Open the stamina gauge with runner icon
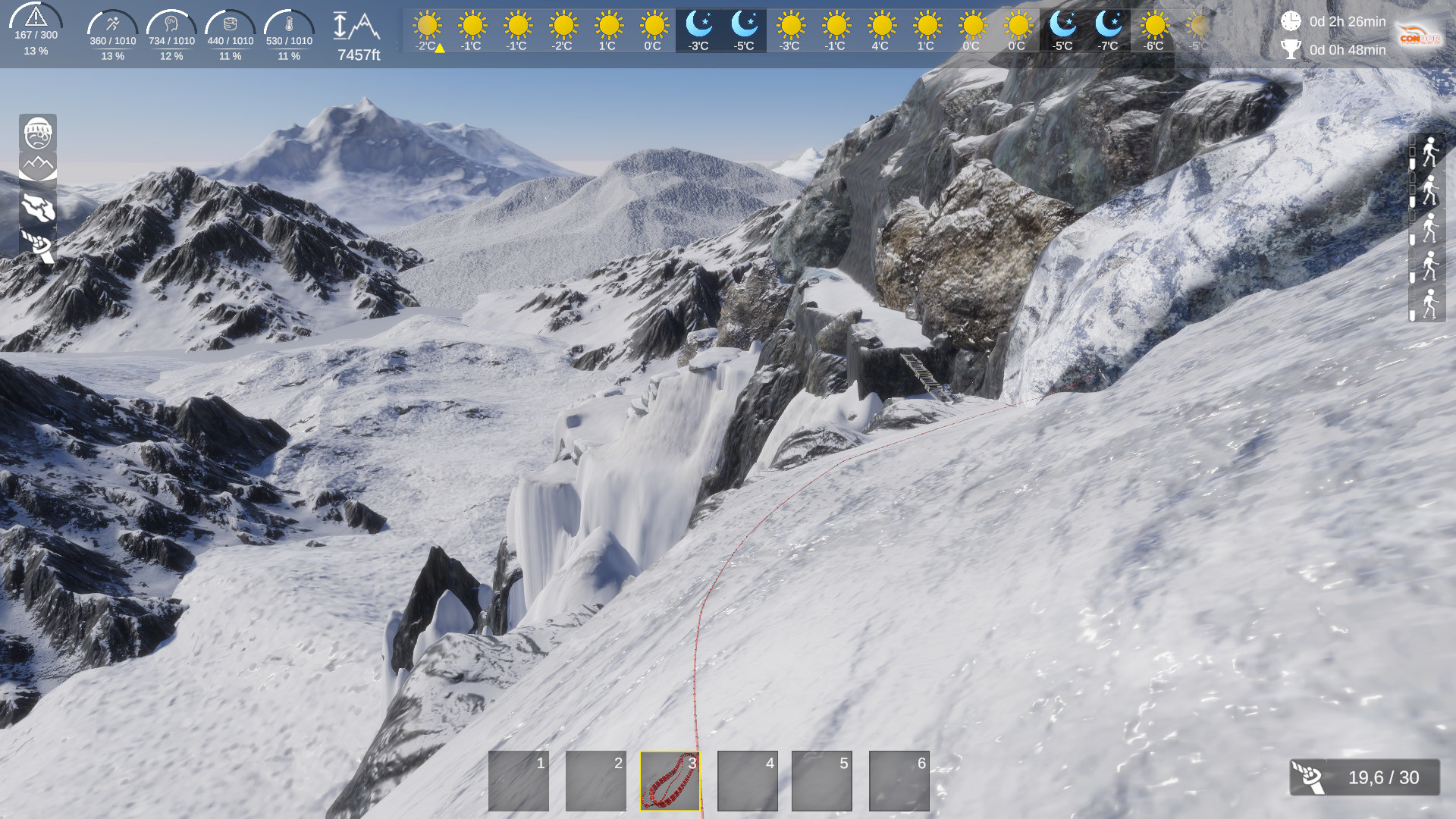This screenshot has height=819, width=1456. click(112, 23)
